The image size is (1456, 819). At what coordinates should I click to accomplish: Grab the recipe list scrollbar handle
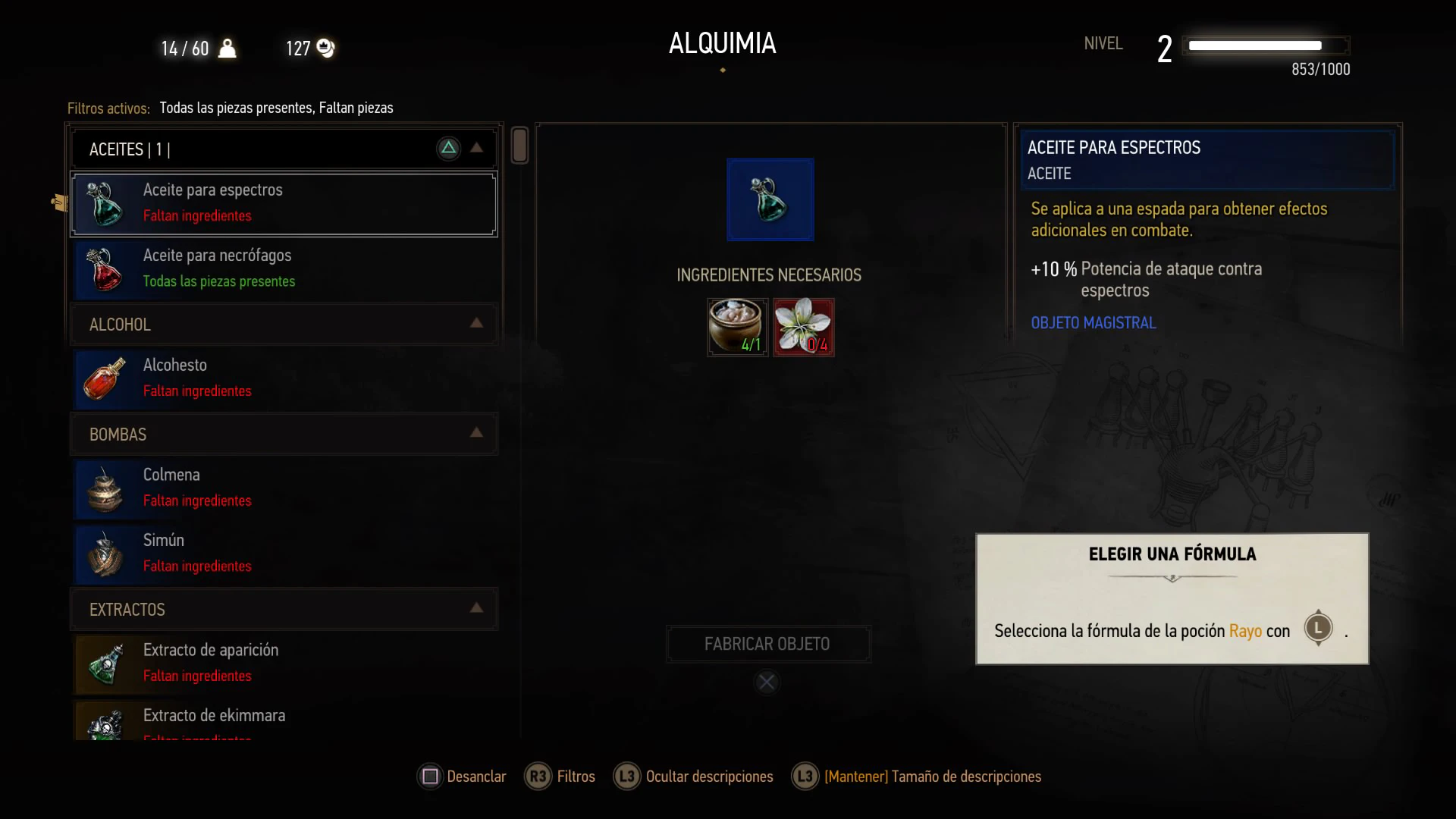[x=519, y=145]
